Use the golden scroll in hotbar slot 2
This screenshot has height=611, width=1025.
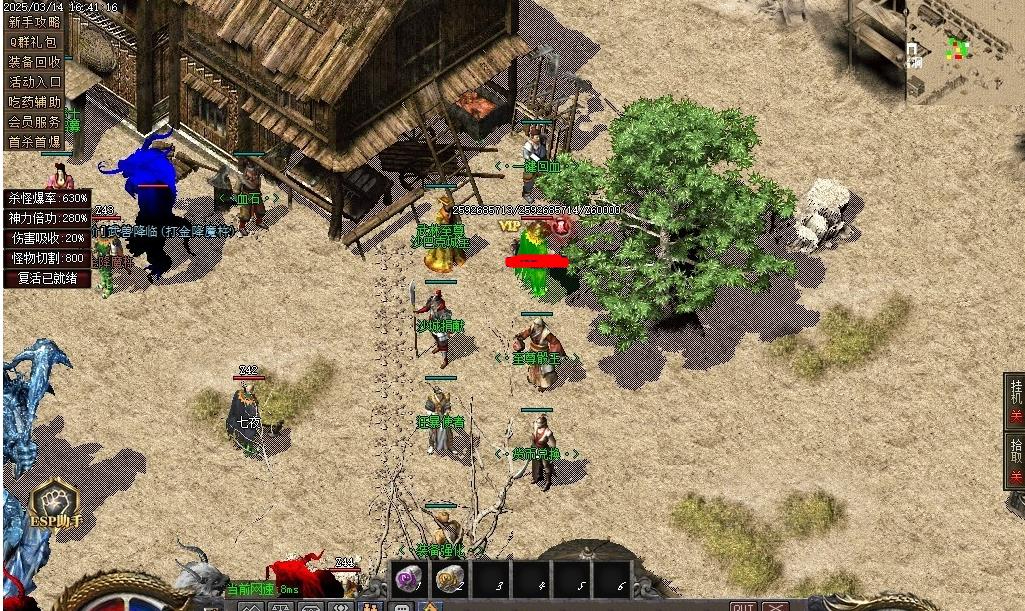tap(449, 579)
